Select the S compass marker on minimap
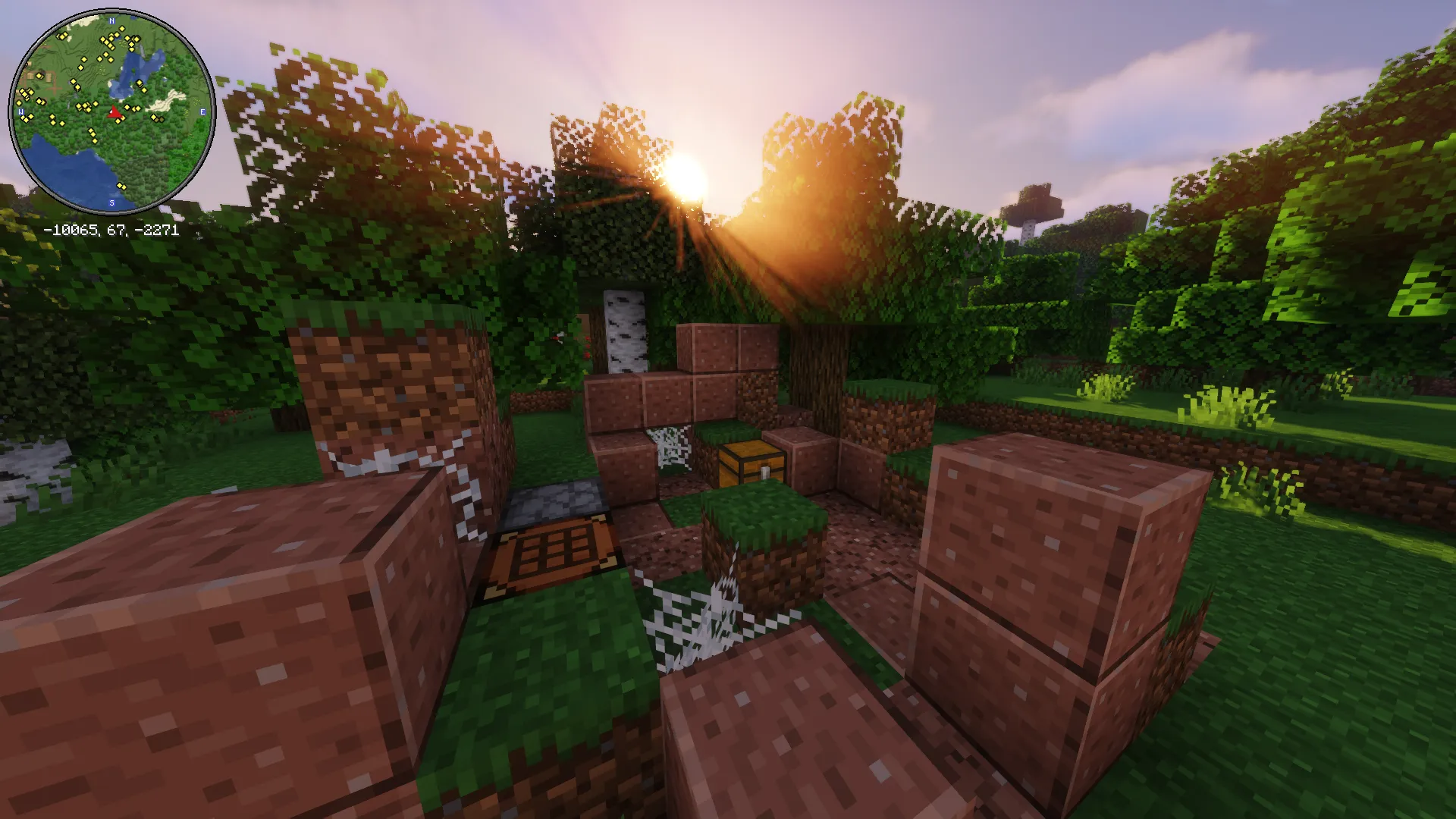Viewport: 1456px width, 819px height. [111, 202]
